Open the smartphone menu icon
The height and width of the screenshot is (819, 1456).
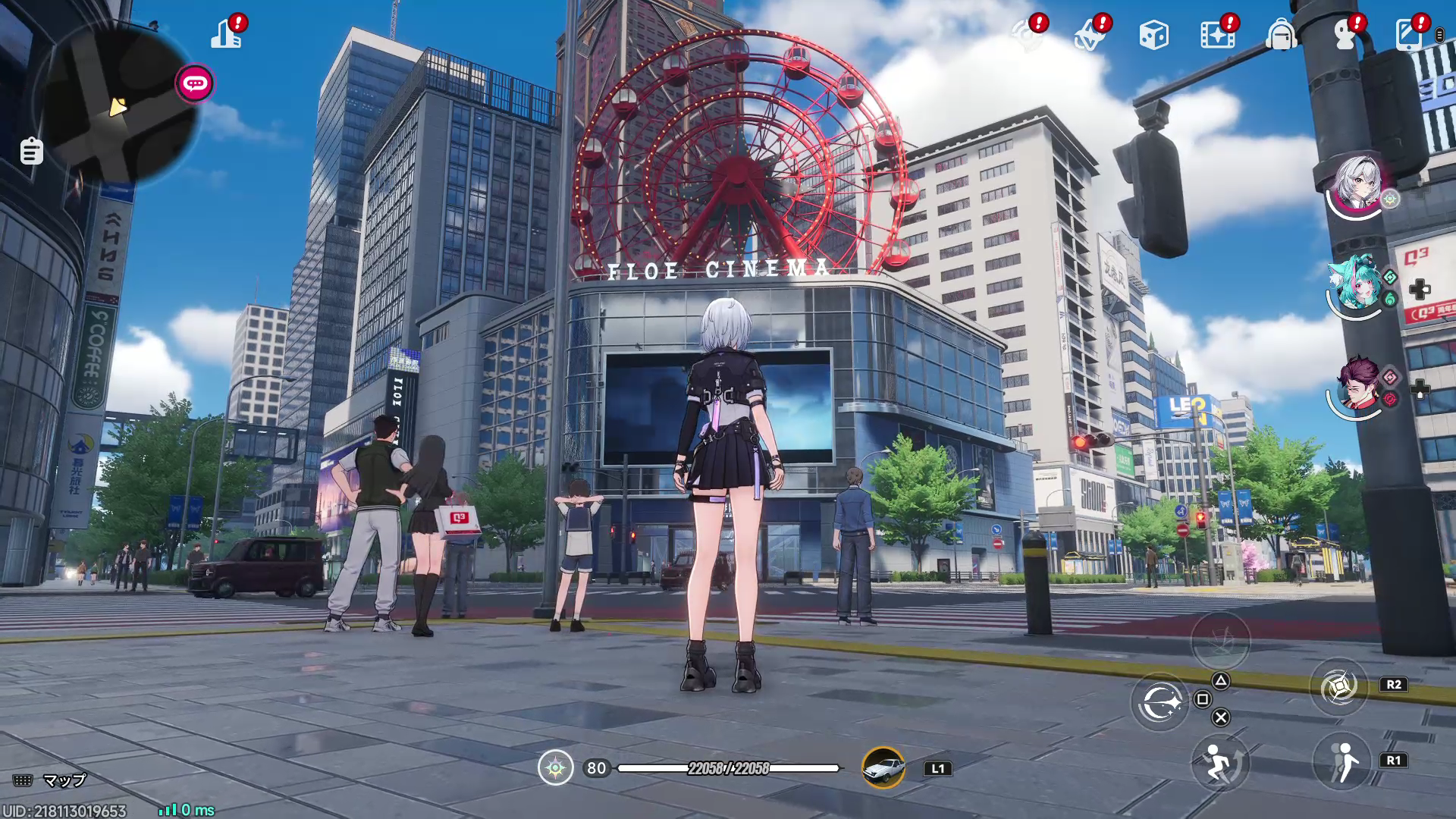(1409, 35)
